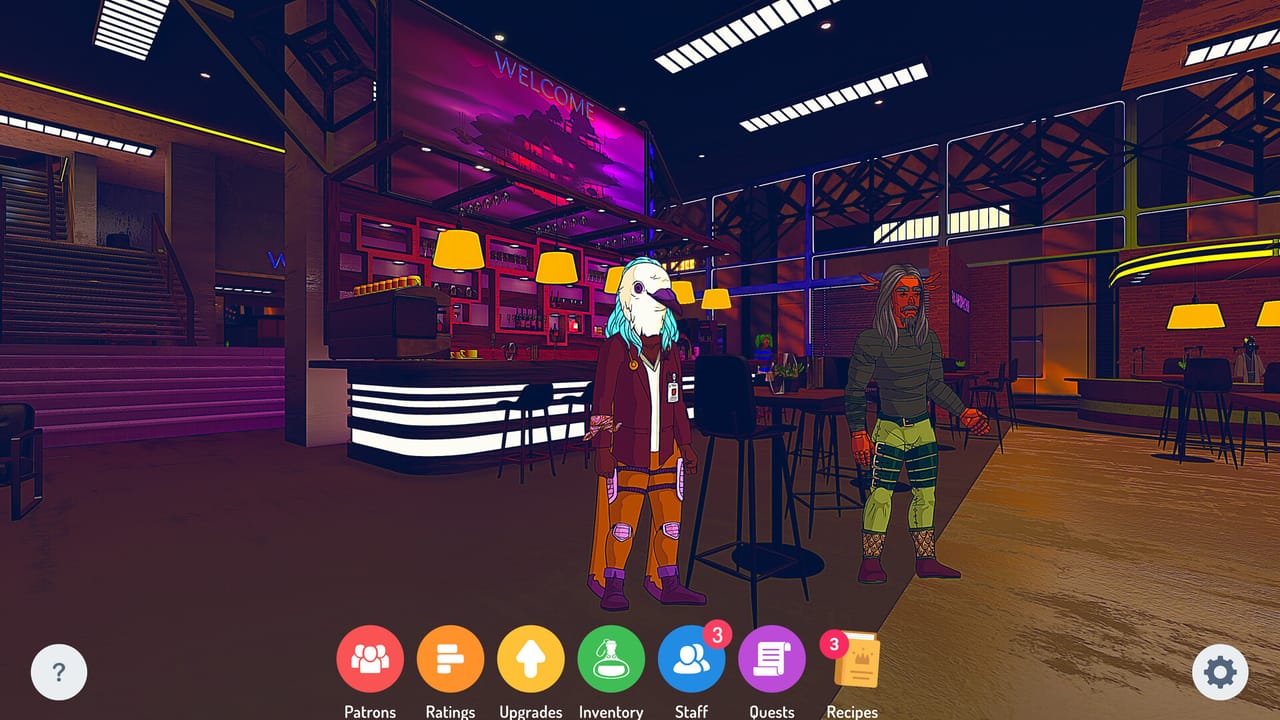Image resolution: width=1280 pixels, height=720 pixels.
Task: Open the Ratings panel
Action: [451, 660]
